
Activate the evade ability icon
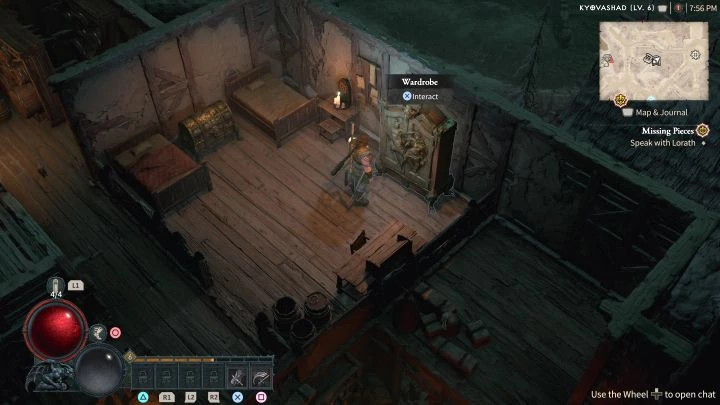point(98,332)
